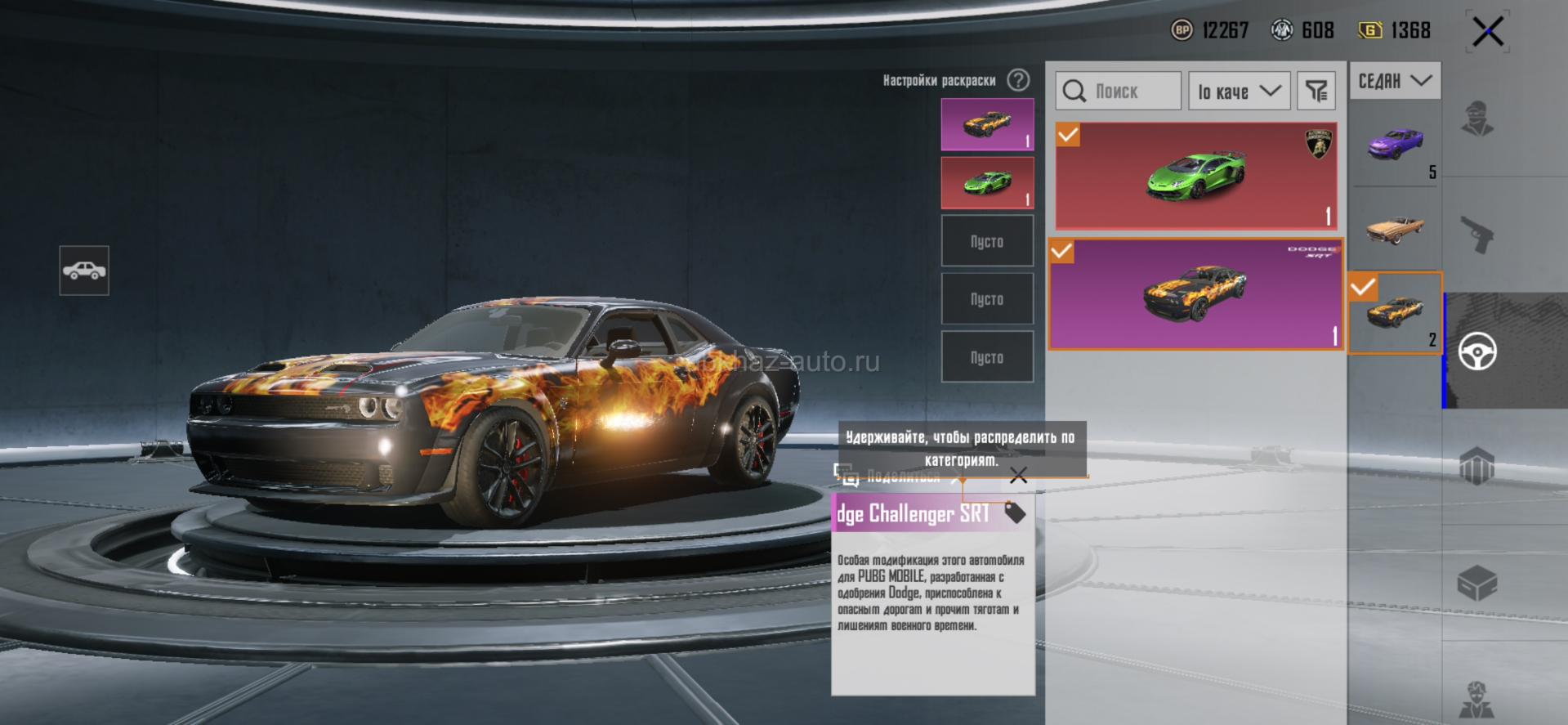Switch to the steering wheel vehicles tab
This screenshot has height=725, width=1568.
coord(1477,351)
